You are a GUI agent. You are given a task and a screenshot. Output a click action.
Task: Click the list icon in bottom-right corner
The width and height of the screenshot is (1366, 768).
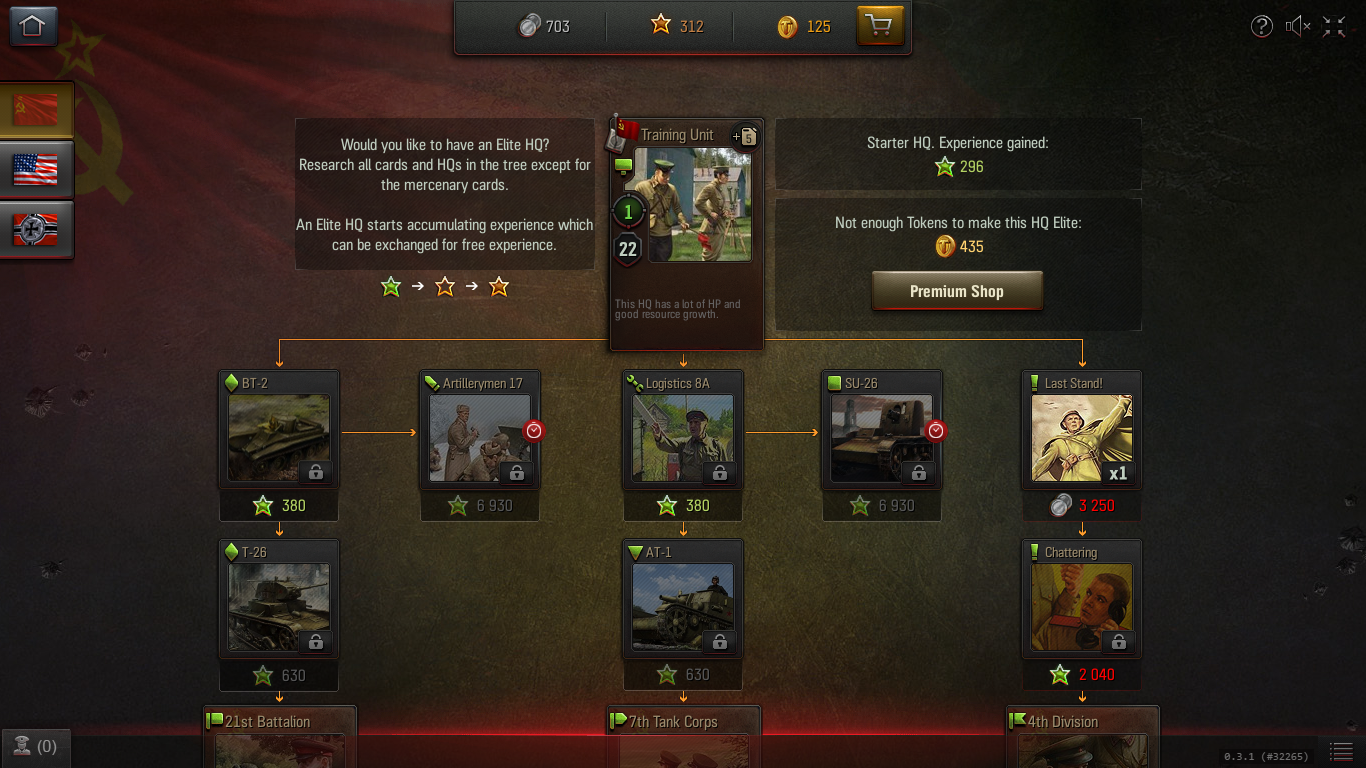(x=1340, y=751)
